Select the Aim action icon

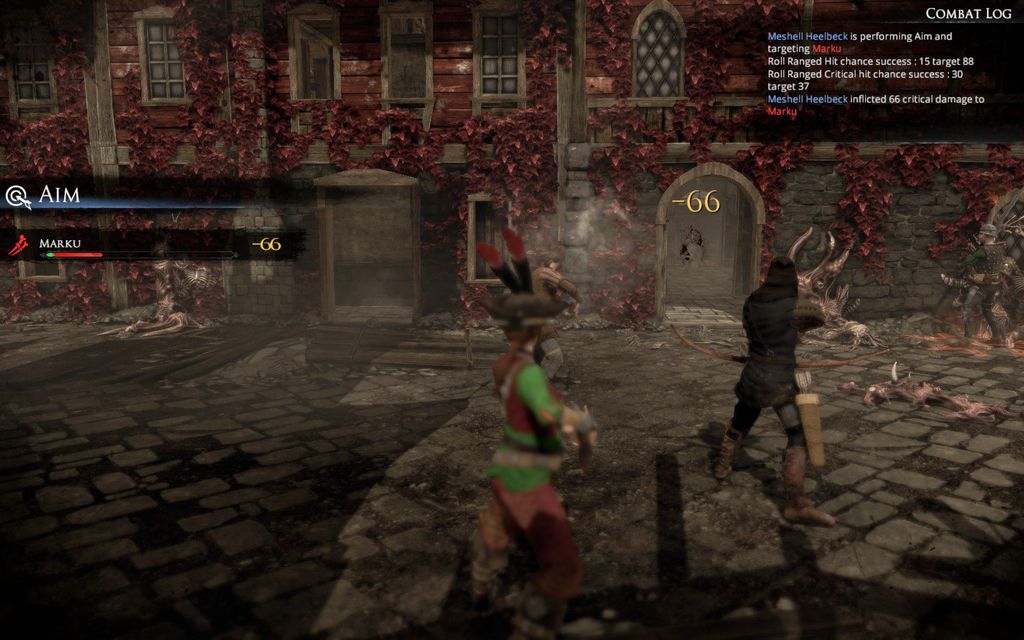pos(17,196)
